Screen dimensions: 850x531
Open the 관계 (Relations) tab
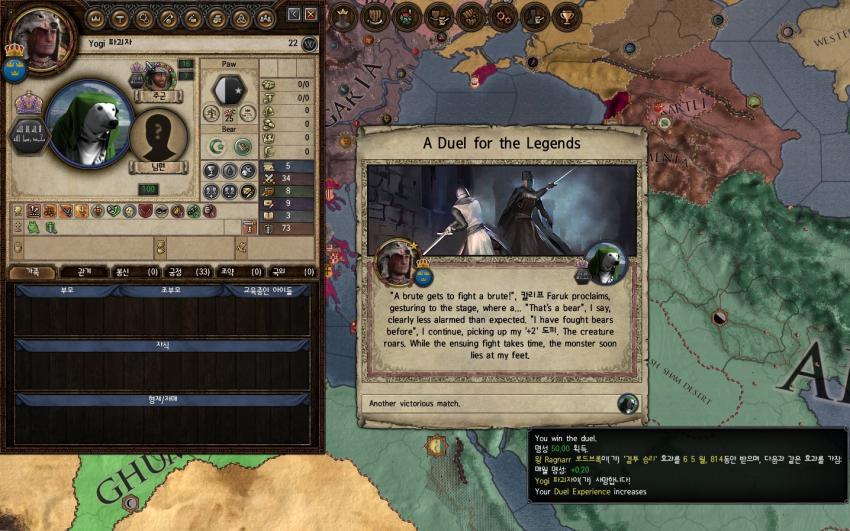[84, 271]
